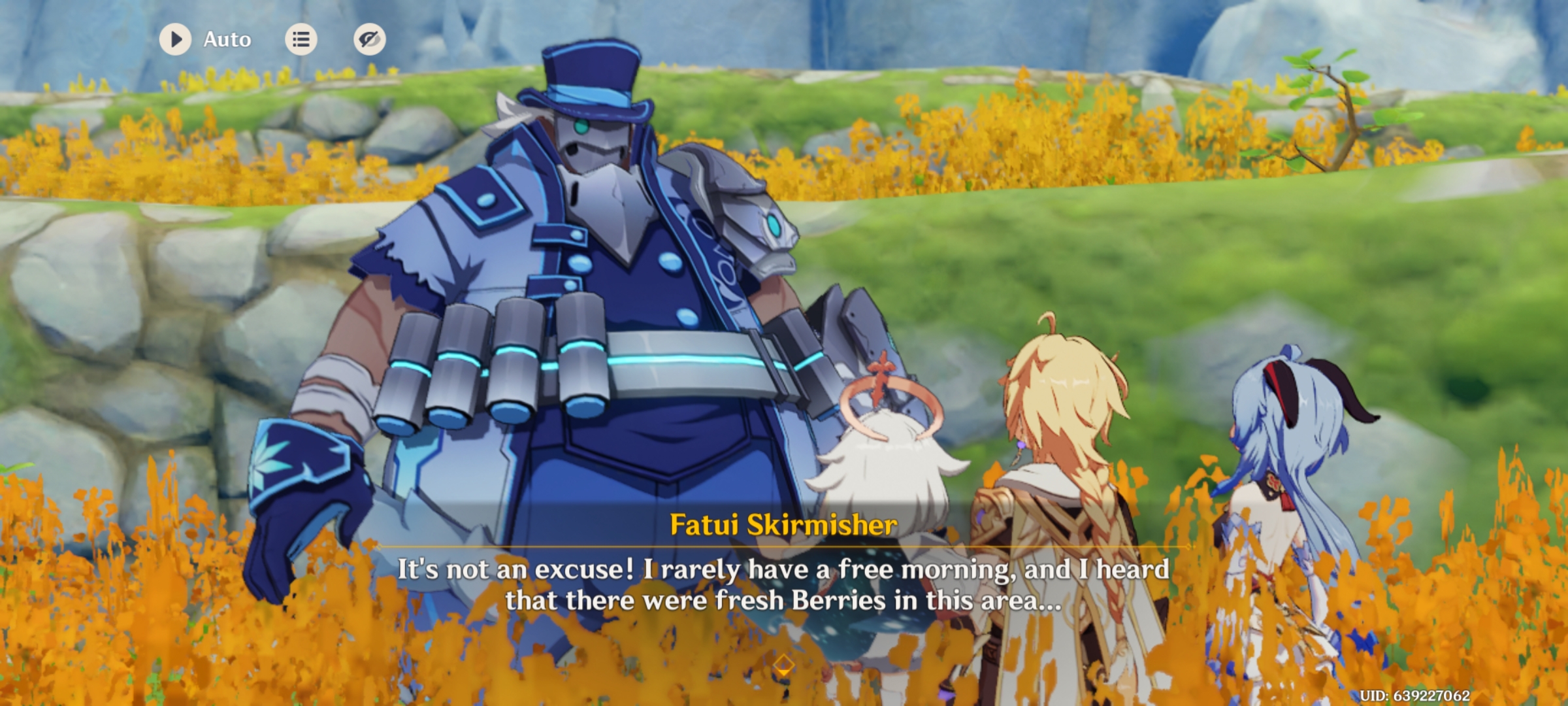The image size is (1568, 706).
Task: Click the turquoise gem on the Skirmisher's shoulder
Action: 772,227
